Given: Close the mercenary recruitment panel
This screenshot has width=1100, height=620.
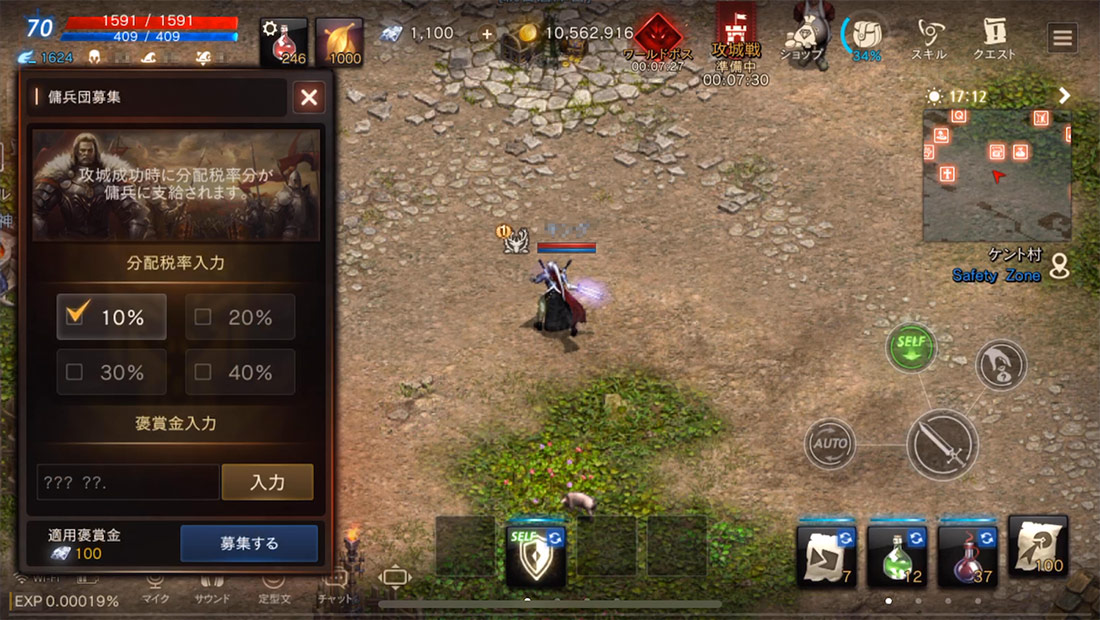Looking at the screenshot, I should [309, 97].
